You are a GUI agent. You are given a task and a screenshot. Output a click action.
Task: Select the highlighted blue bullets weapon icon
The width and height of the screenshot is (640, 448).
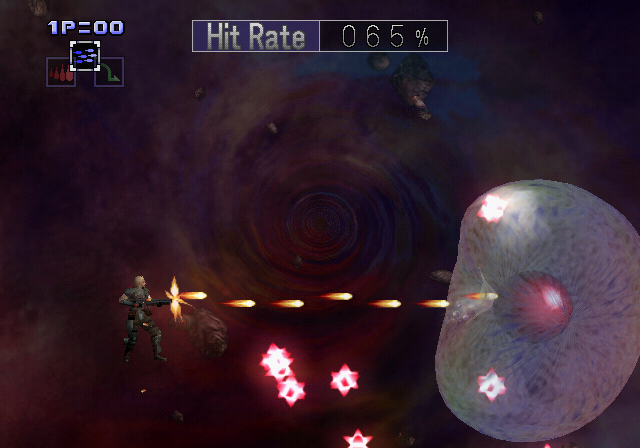pyautogui.click(x=85, y=56)
